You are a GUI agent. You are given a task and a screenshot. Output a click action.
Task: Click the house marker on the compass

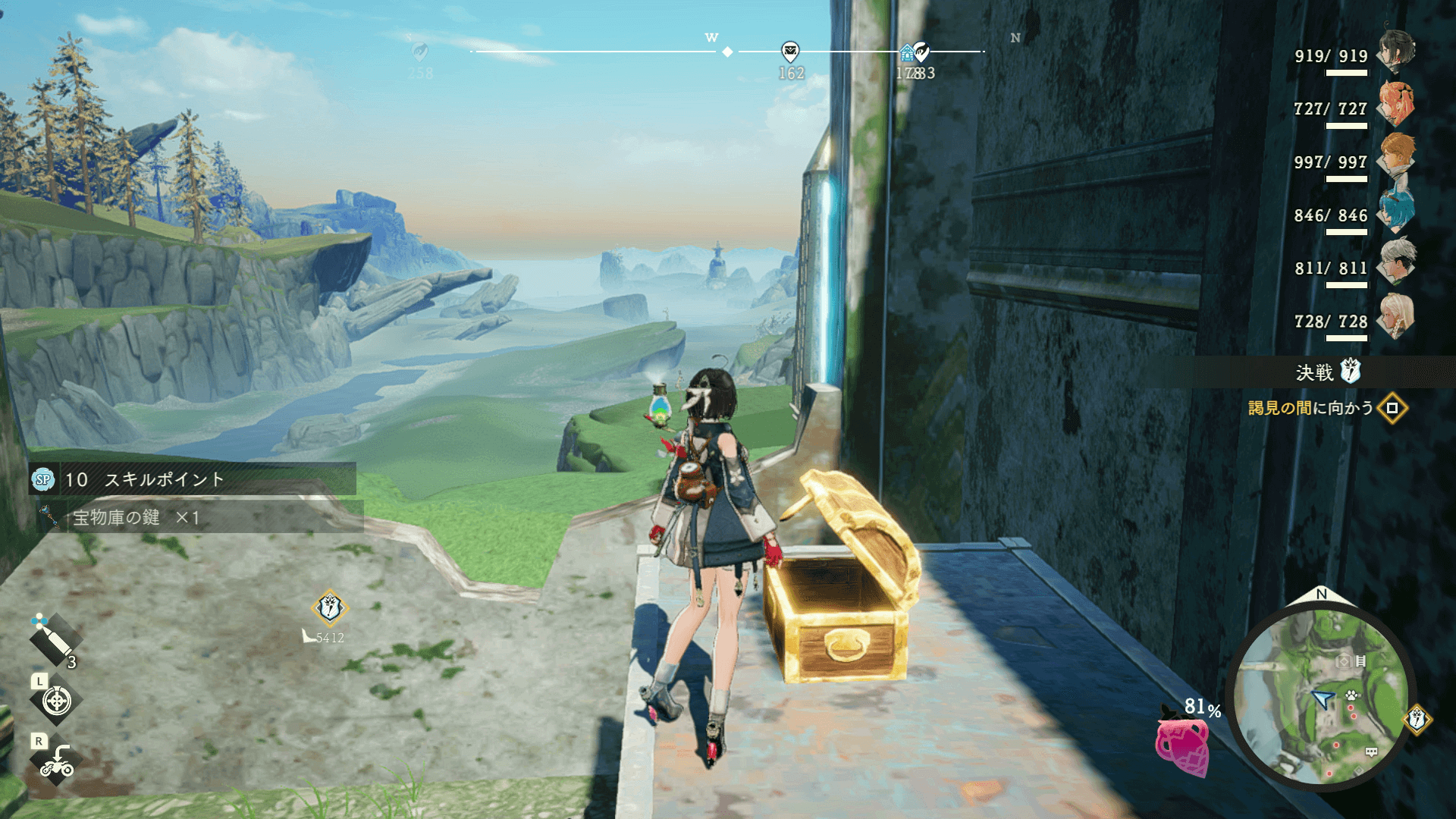(x=906, y=53)
